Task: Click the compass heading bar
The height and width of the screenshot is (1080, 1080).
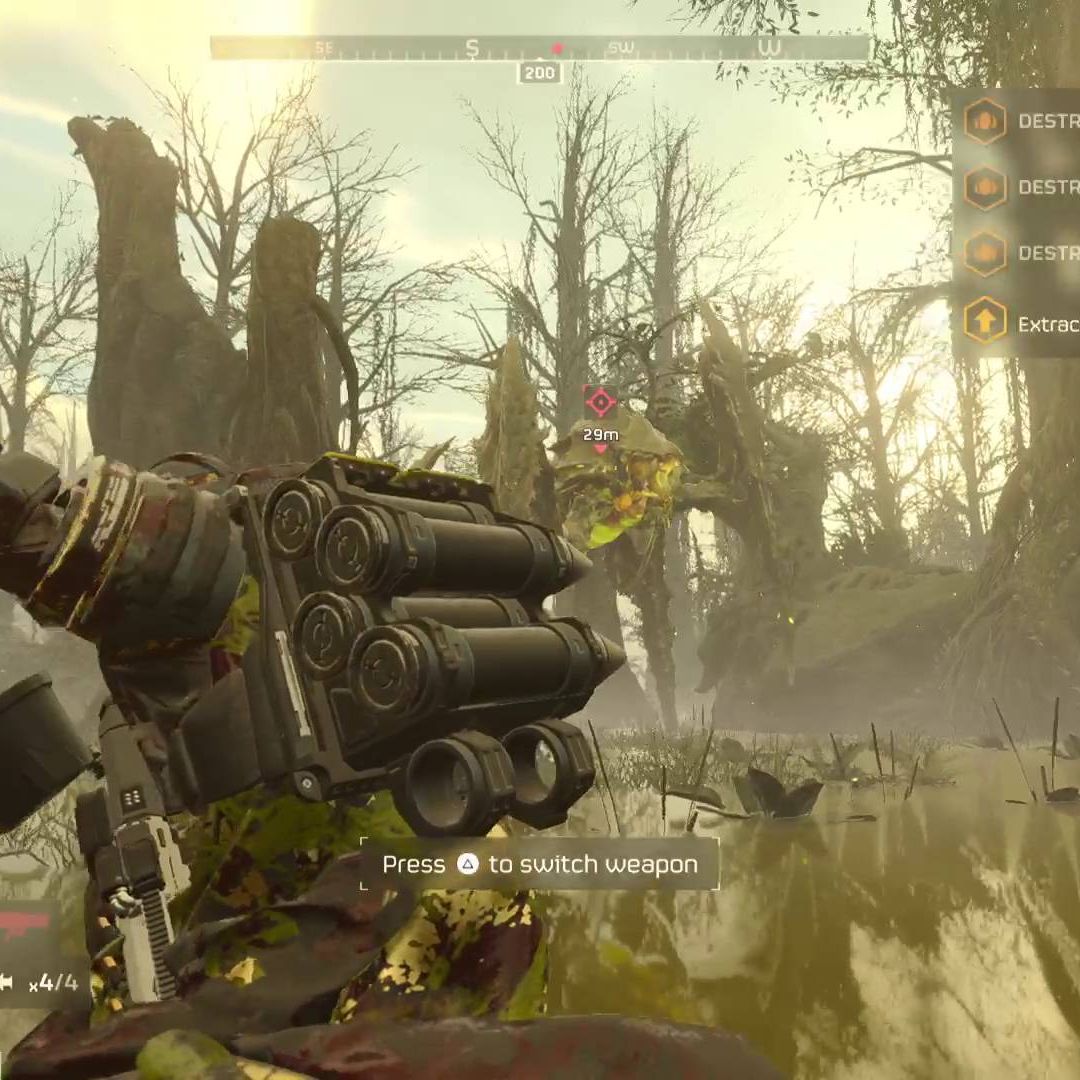Action: pyautogui.click(x=539, y=48)
